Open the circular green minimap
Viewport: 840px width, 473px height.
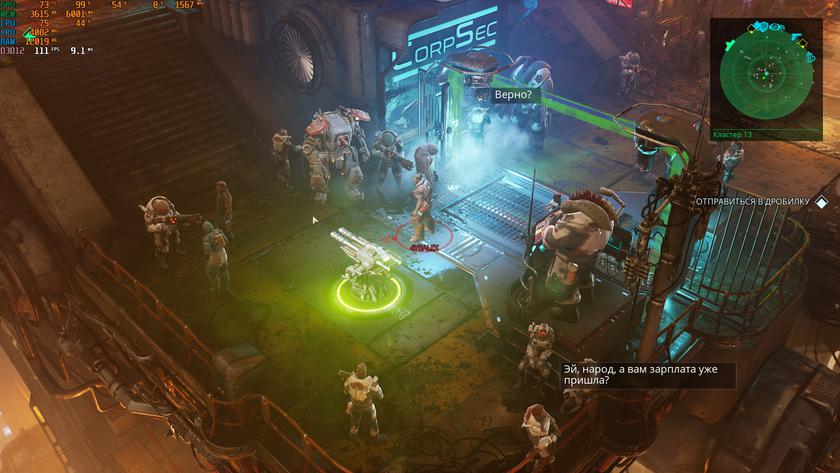click(x=765, y=73)
